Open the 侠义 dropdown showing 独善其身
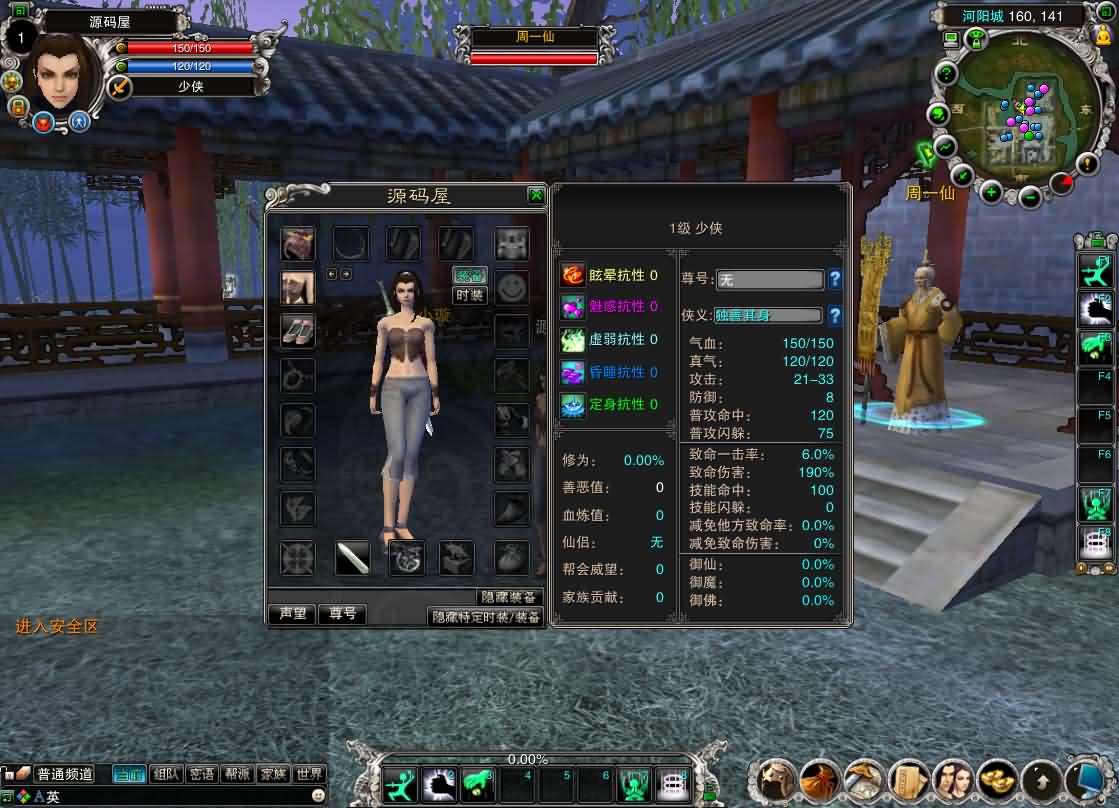 [768, 315]
